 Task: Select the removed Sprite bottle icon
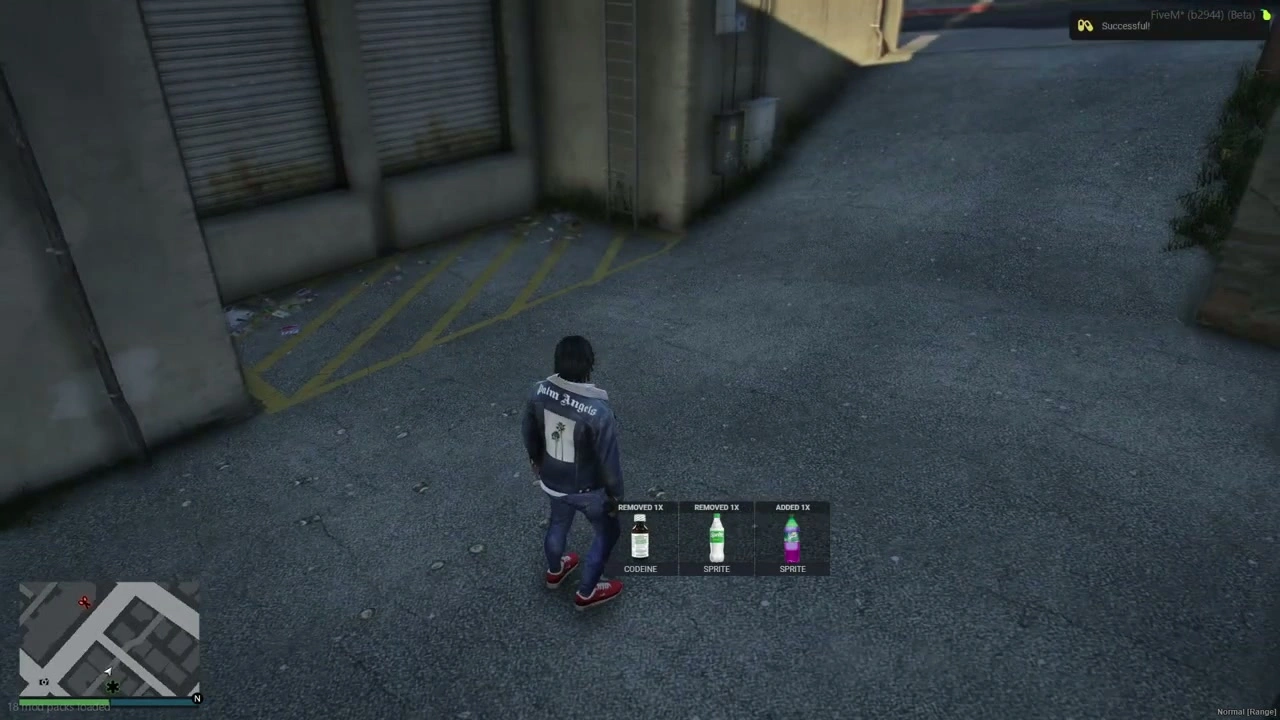tap(716, 540)
